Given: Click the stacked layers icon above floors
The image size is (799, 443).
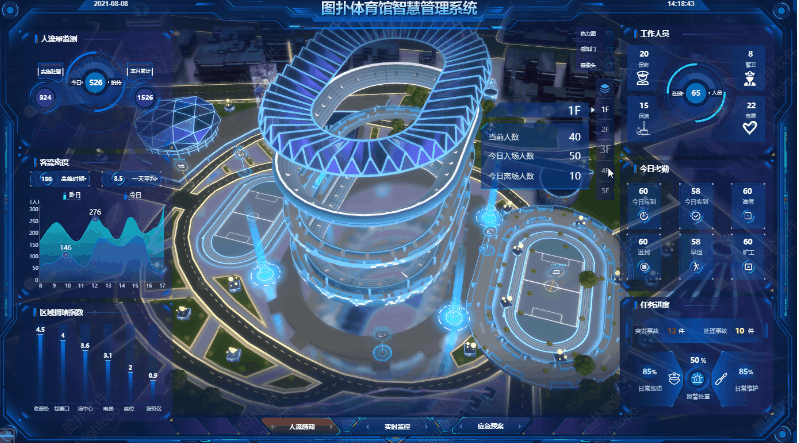Looking at the screenshot, I should [x=604, y=87].
